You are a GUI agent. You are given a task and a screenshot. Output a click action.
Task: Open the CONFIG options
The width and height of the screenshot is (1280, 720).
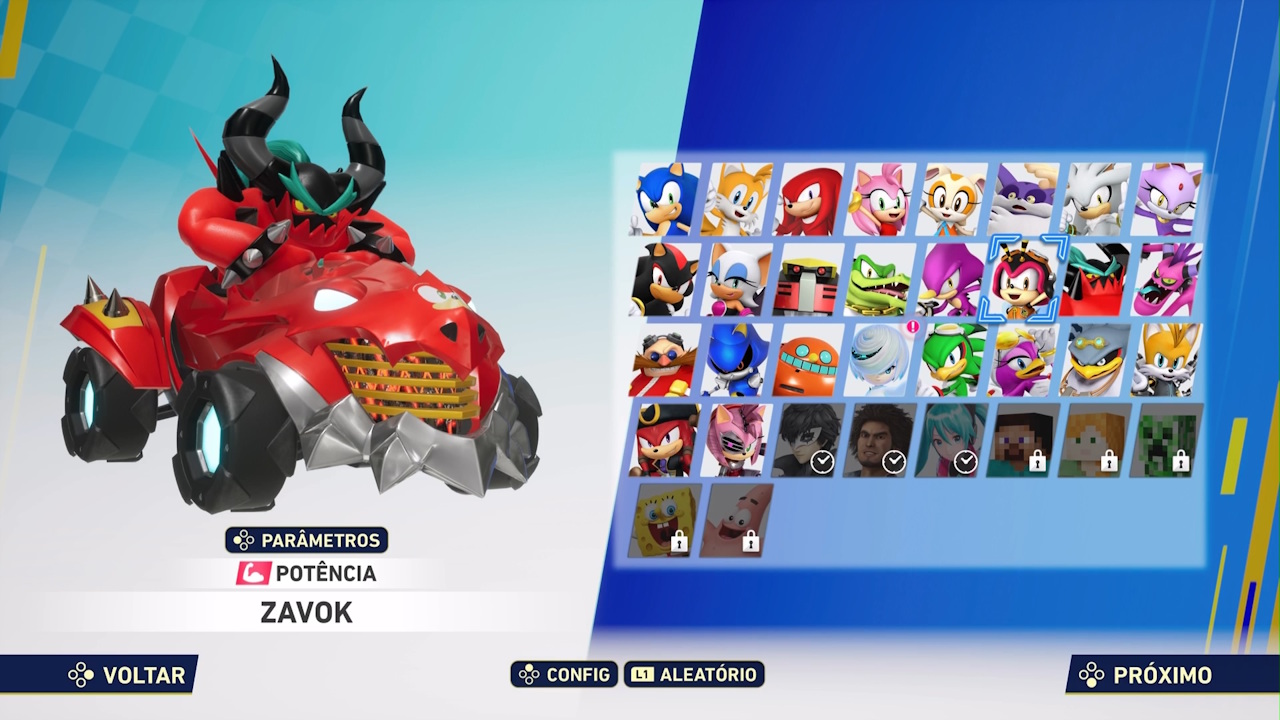pyautogui.click(x=563, y=675)
